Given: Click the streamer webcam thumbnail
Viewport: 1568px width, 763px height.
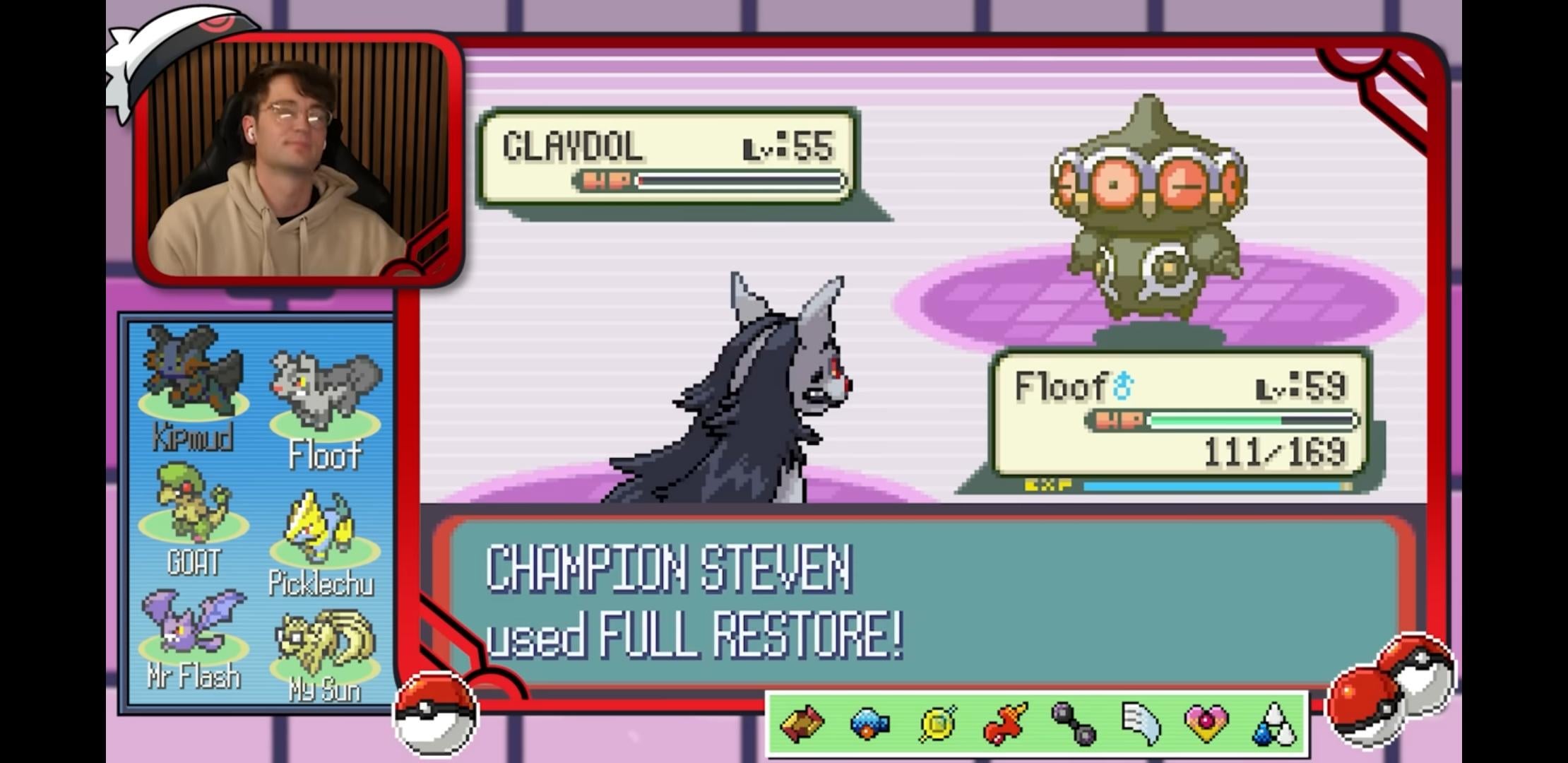Looking at the screenshot, I should (298, 159).
